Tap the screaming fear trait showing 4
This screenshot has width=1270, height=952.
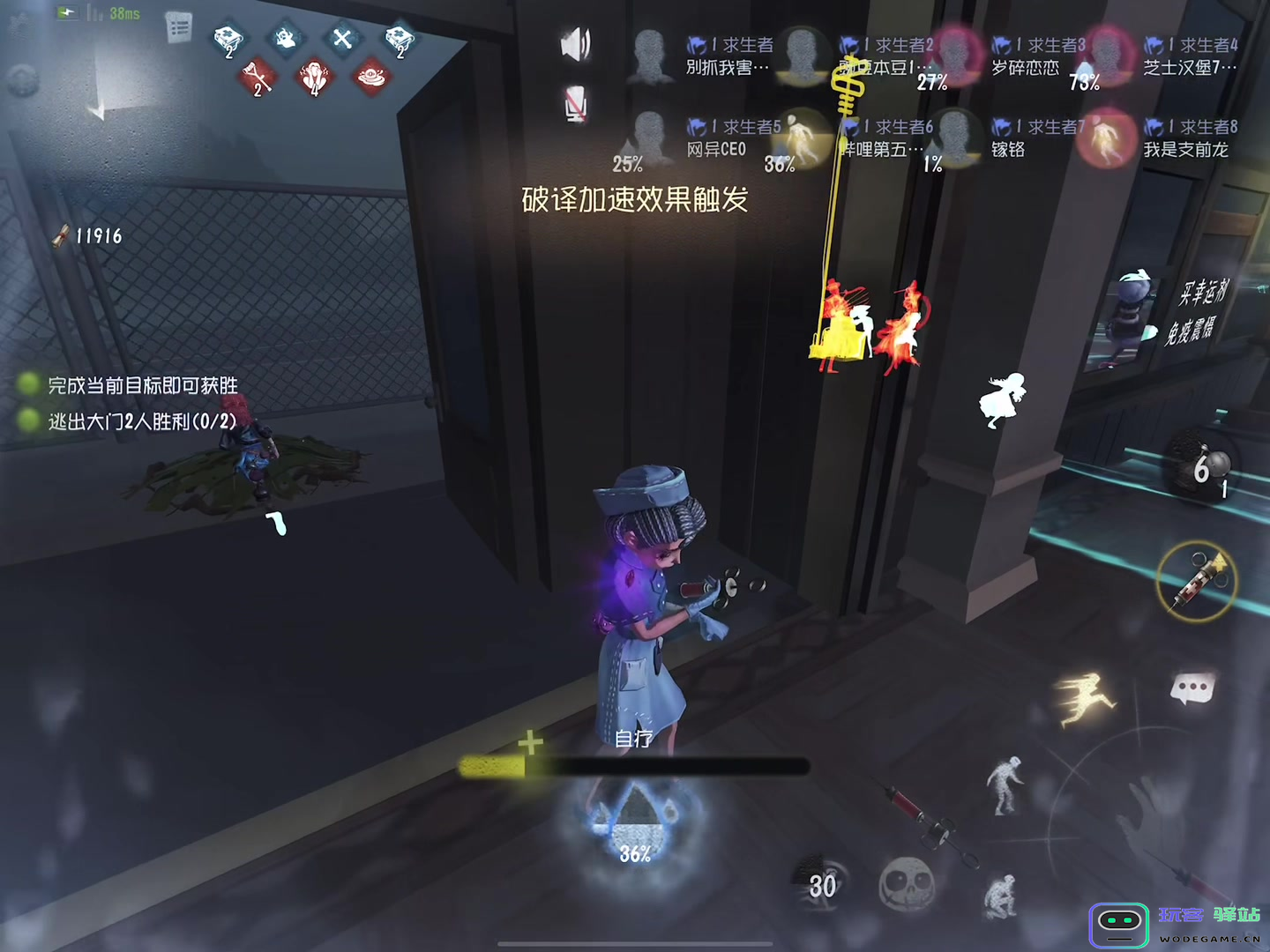coord(313,78)
